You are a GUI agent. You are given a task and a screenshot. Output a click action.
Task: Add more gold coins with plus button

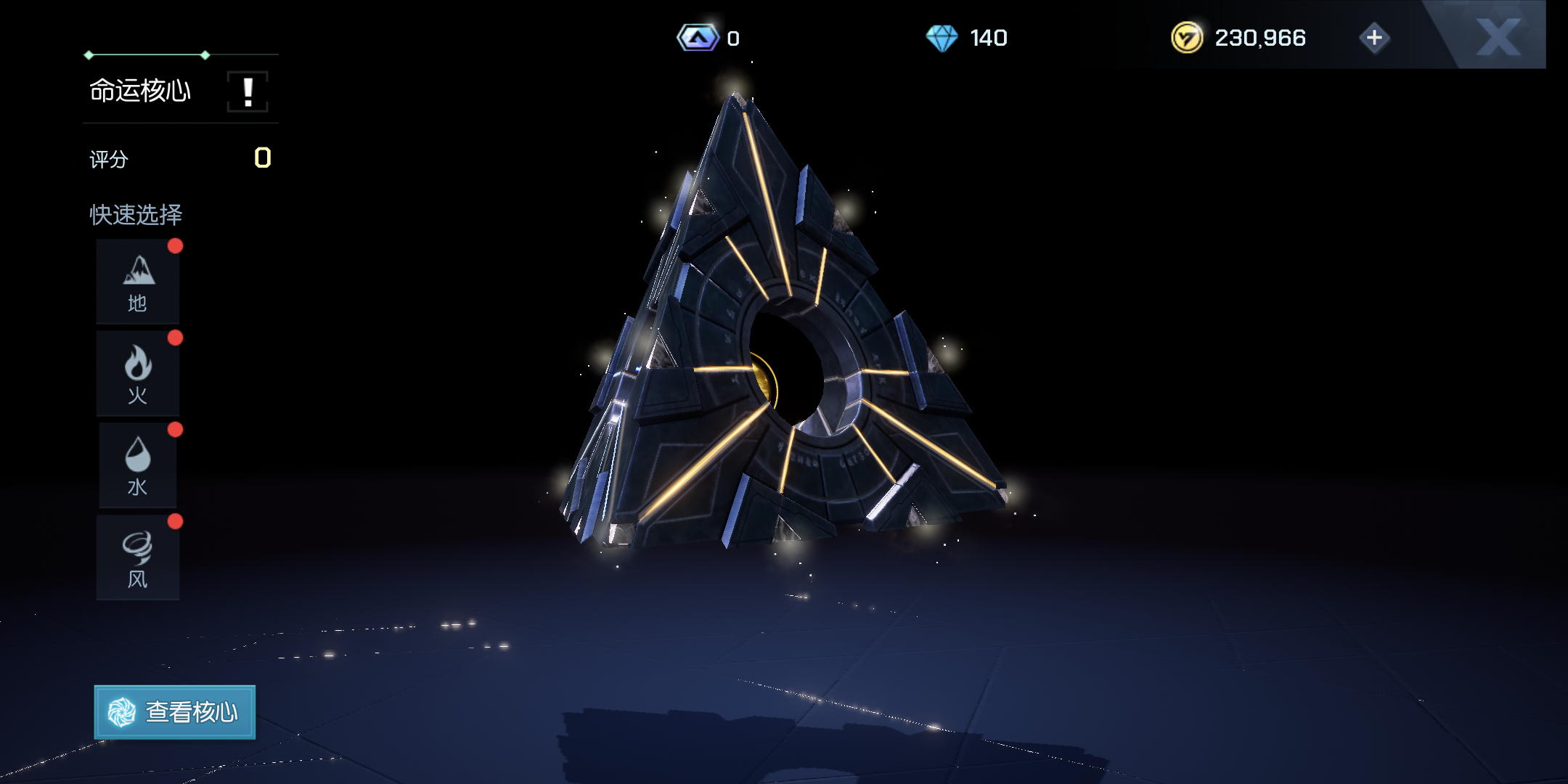(x=1374, y=38)
